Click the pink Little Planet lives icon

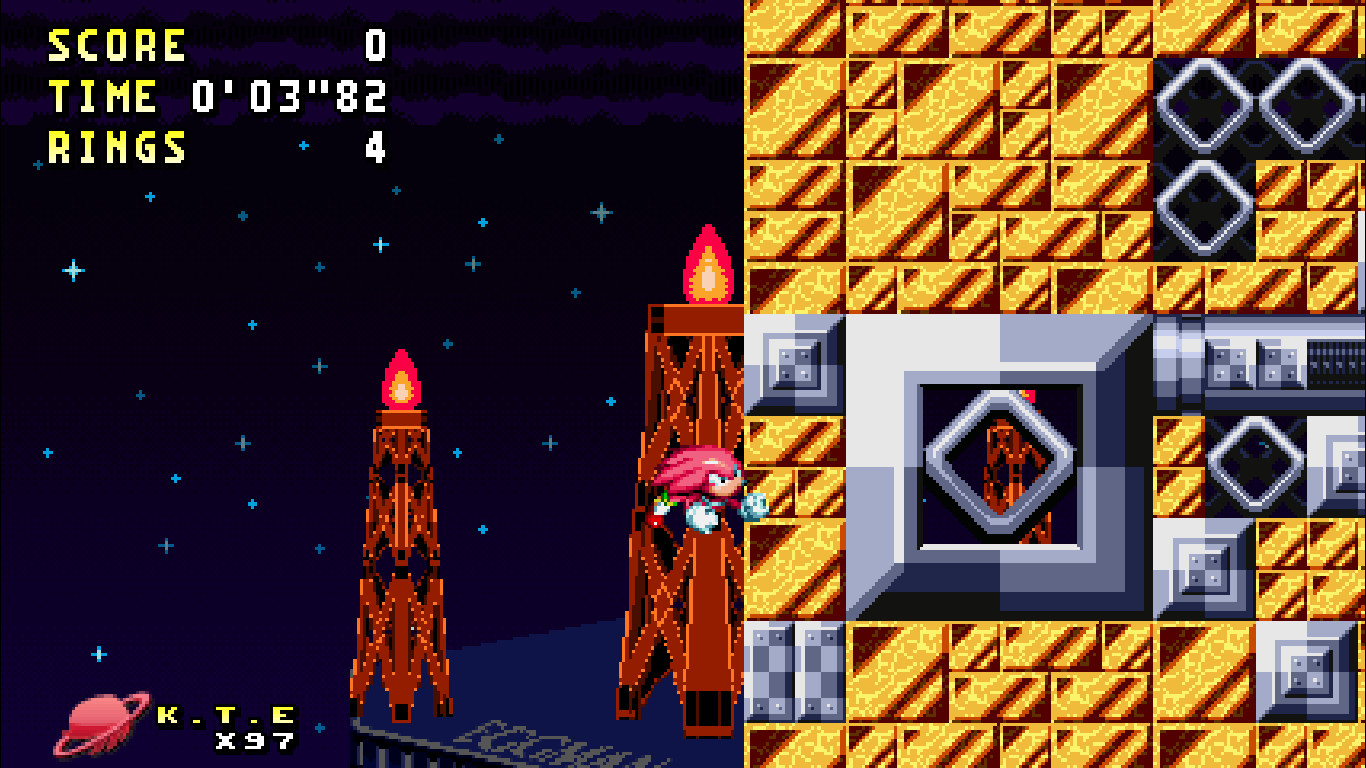(x=95, y=721)
